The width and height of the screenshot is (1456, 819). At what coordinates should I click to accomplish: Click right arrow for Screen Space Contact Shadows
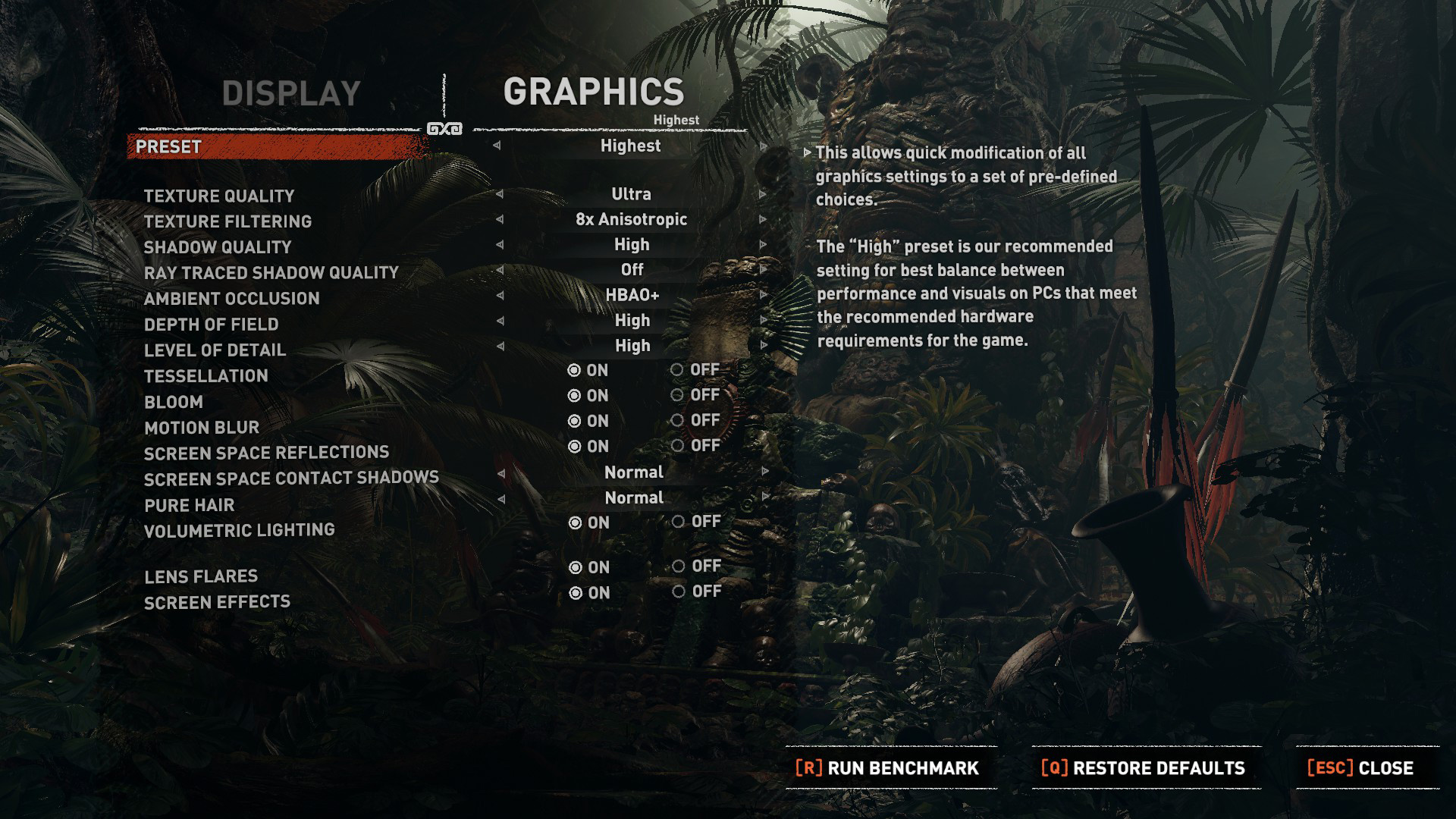pos(764,472)
